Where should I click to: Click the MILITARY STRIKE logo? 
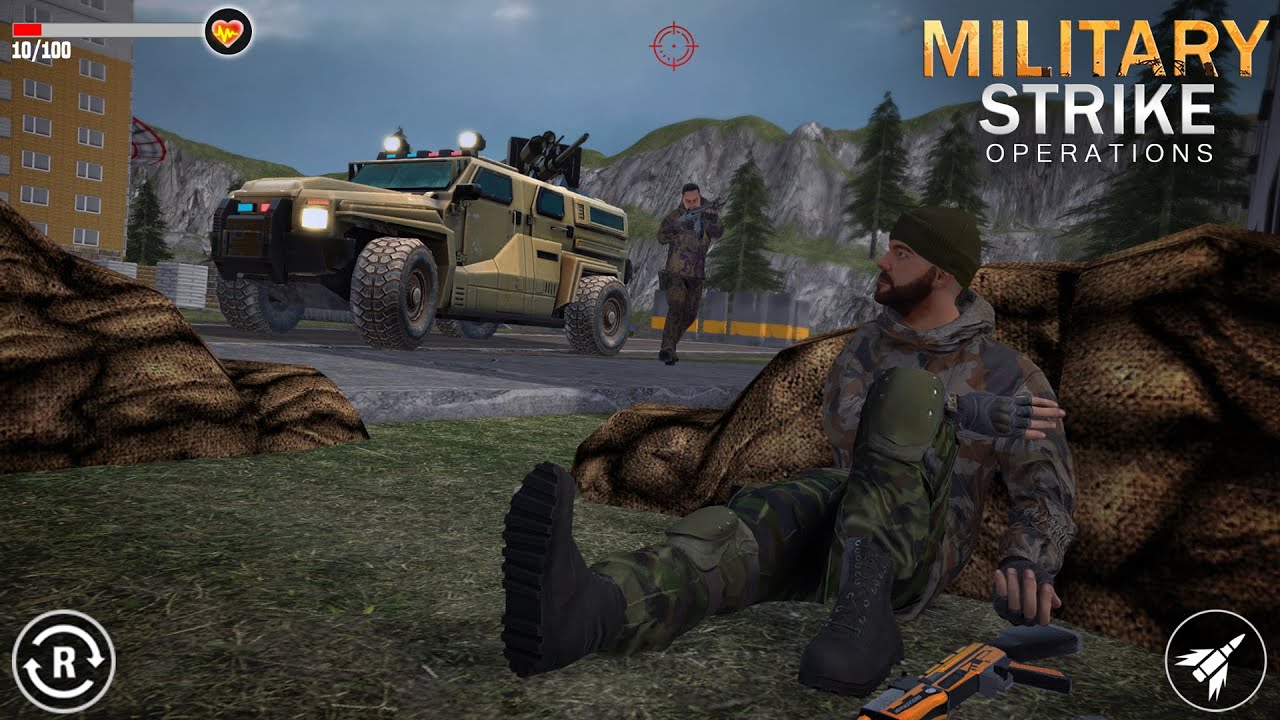(x=1090, y=80)
